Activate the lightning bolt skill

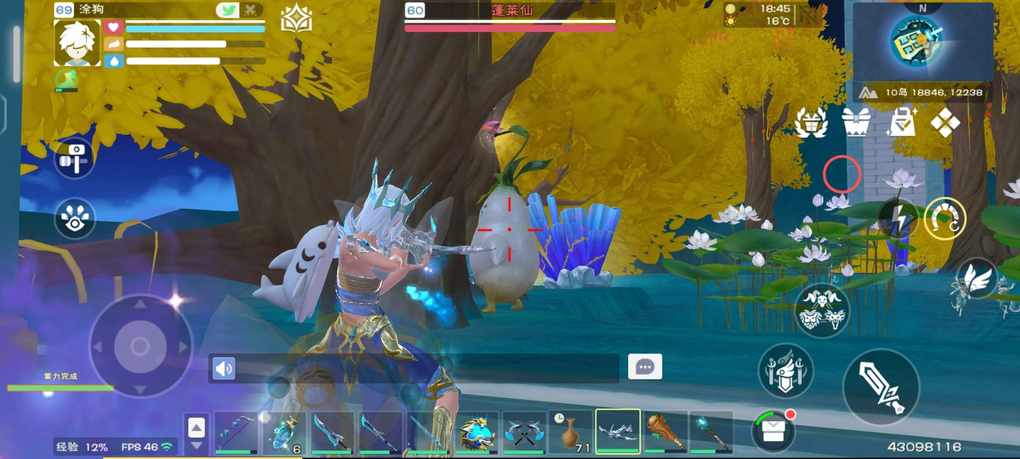tap(898, 217)
